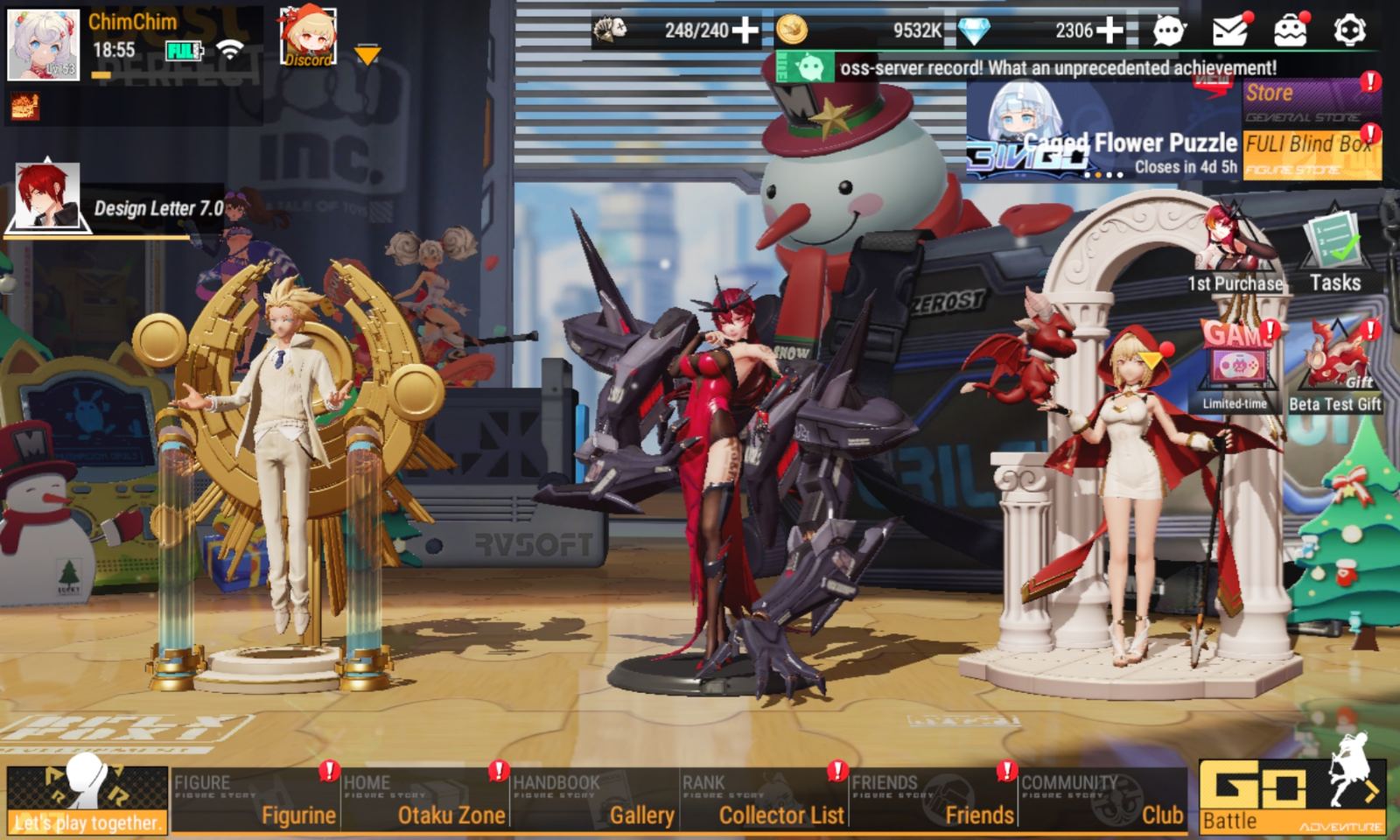Open the 1st Purchase offer

coord(1235,249)
